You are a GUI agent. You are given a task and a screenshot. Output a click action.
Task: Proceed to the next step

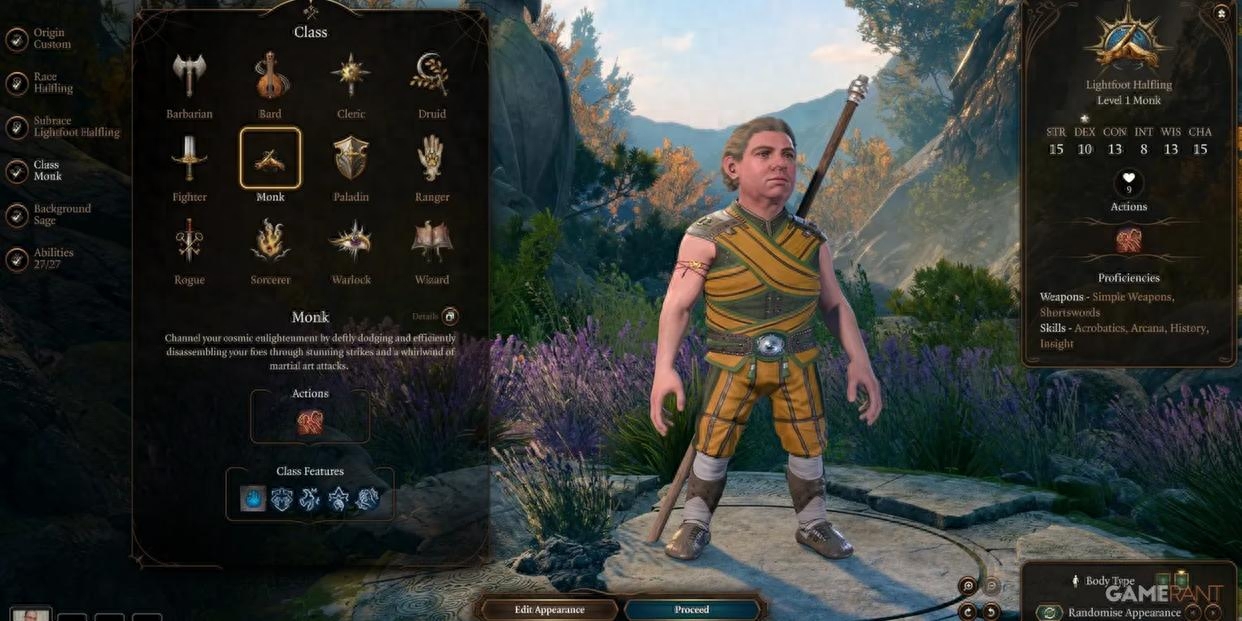(x=691, y=609)
